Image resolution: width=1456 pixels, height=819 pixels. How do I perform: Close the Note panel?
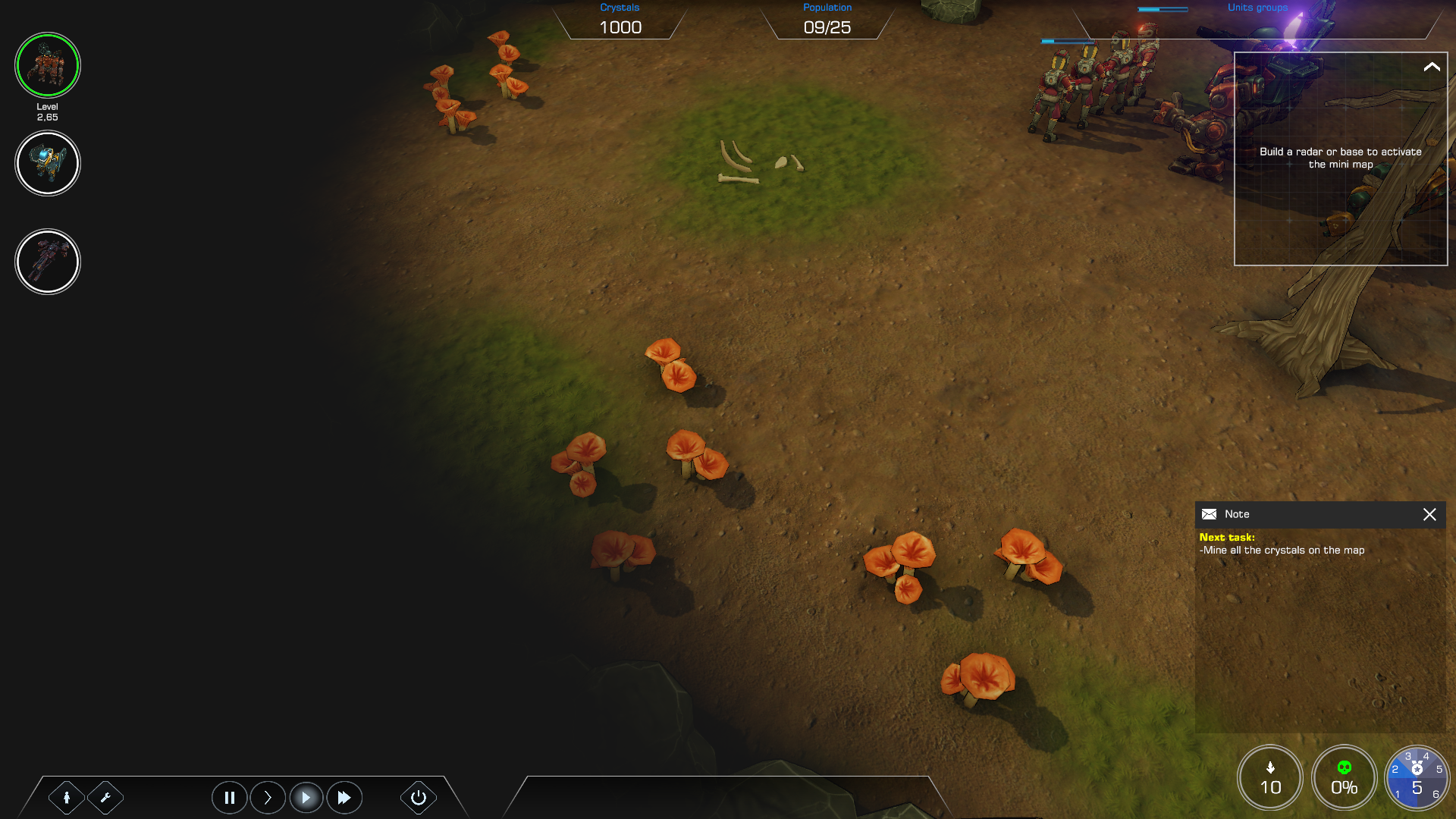tap(1429, 514)
